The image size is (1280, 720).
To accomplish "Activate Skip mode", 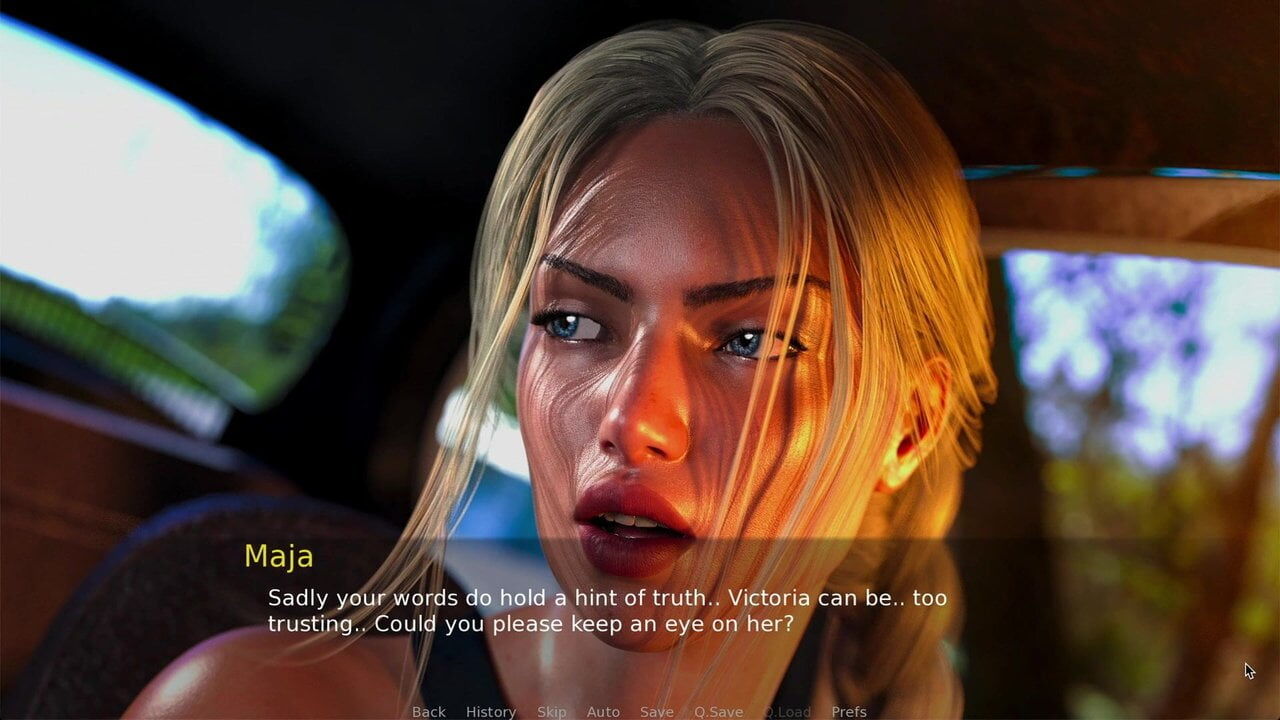I will pyautogui.click(x=551, y=712).
